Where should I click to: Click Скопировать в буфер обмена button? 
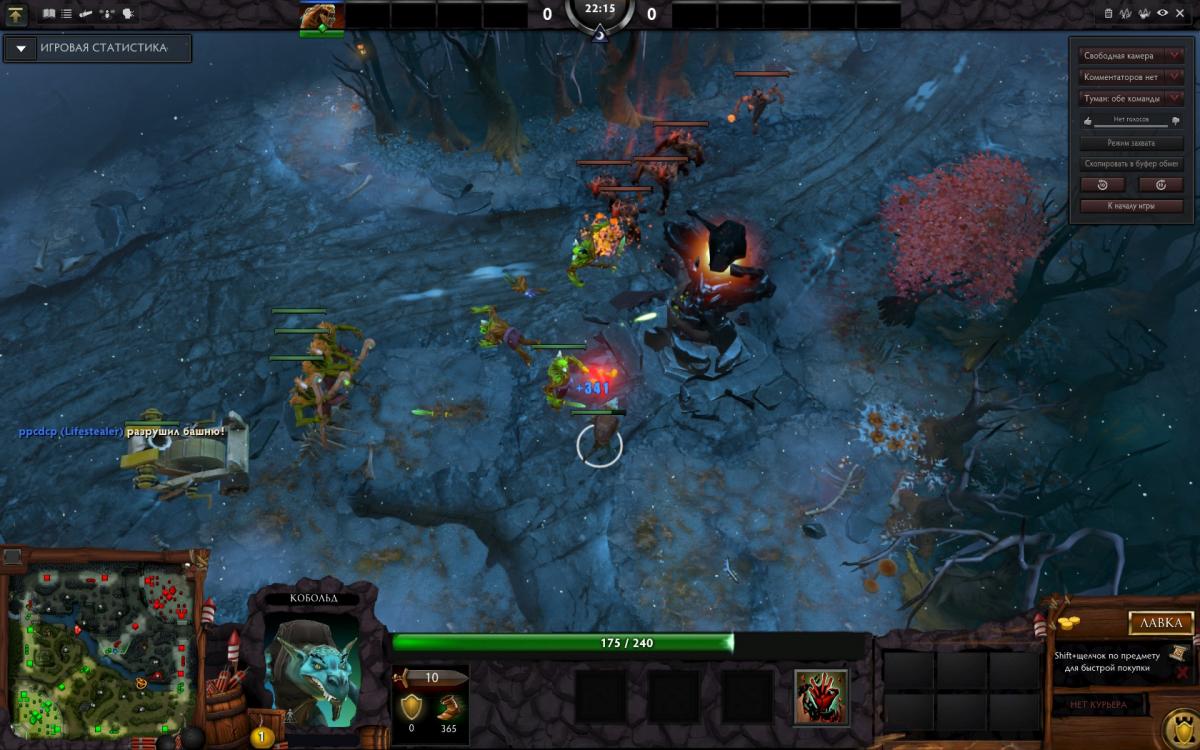tap(1131, 164)
